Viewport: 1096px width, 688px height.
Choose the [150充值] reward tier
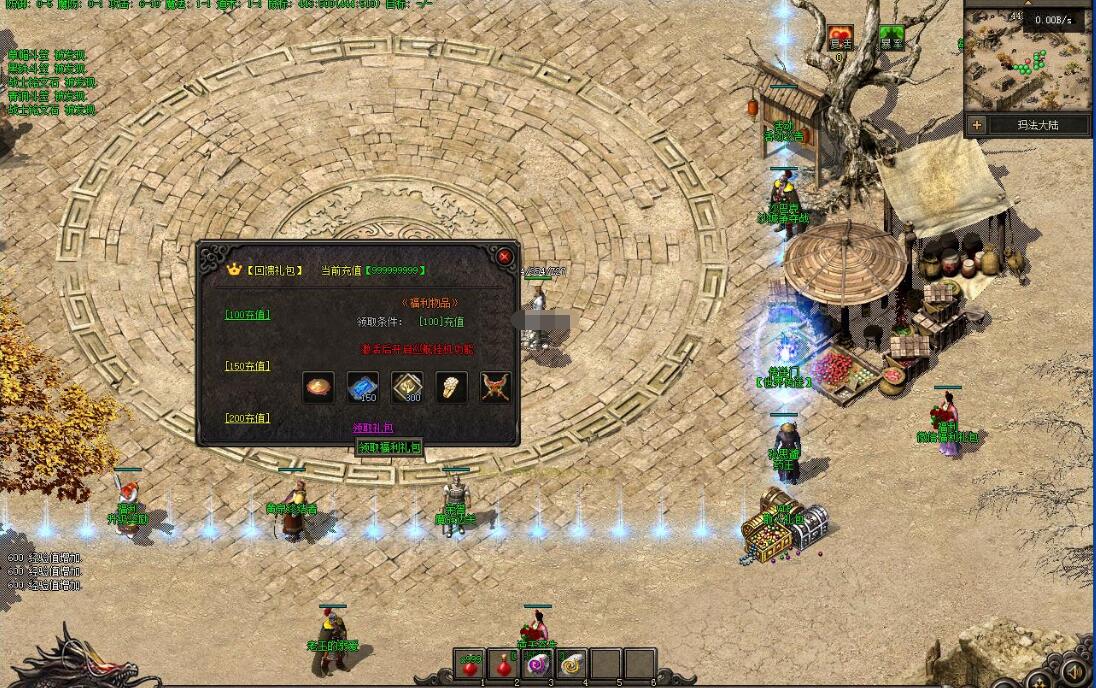(247, 366)
